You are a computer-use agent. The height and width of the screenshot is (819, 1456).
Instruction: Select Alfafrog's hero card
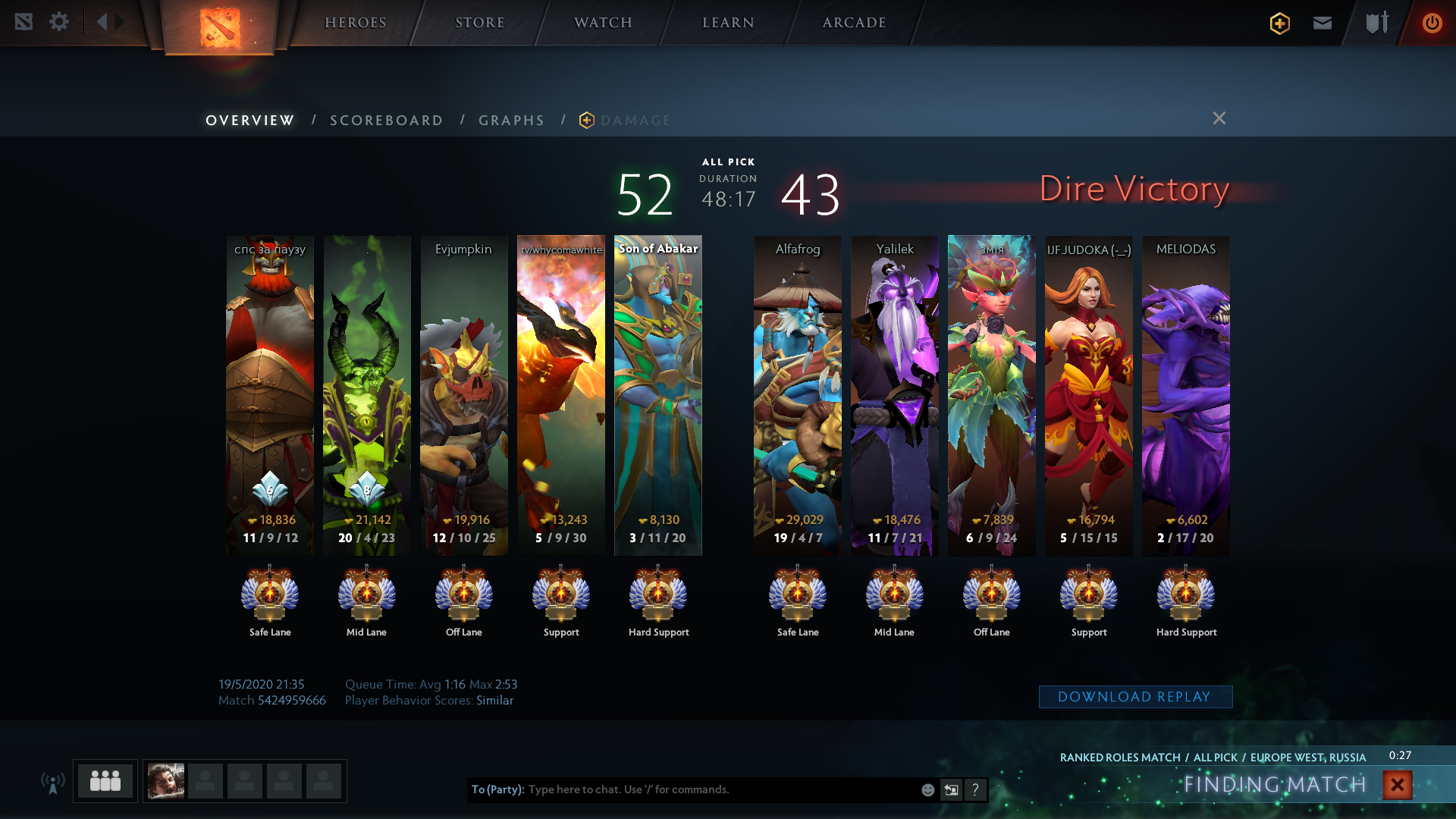pos(797,394)
